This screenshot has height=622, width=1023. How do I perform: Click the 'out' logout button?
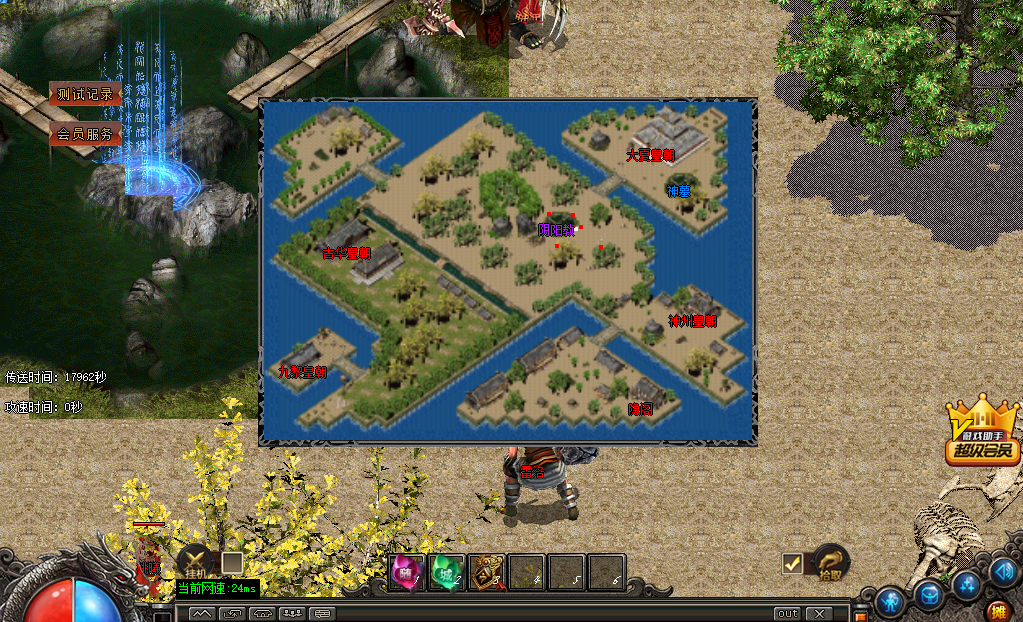click(788, 613)
